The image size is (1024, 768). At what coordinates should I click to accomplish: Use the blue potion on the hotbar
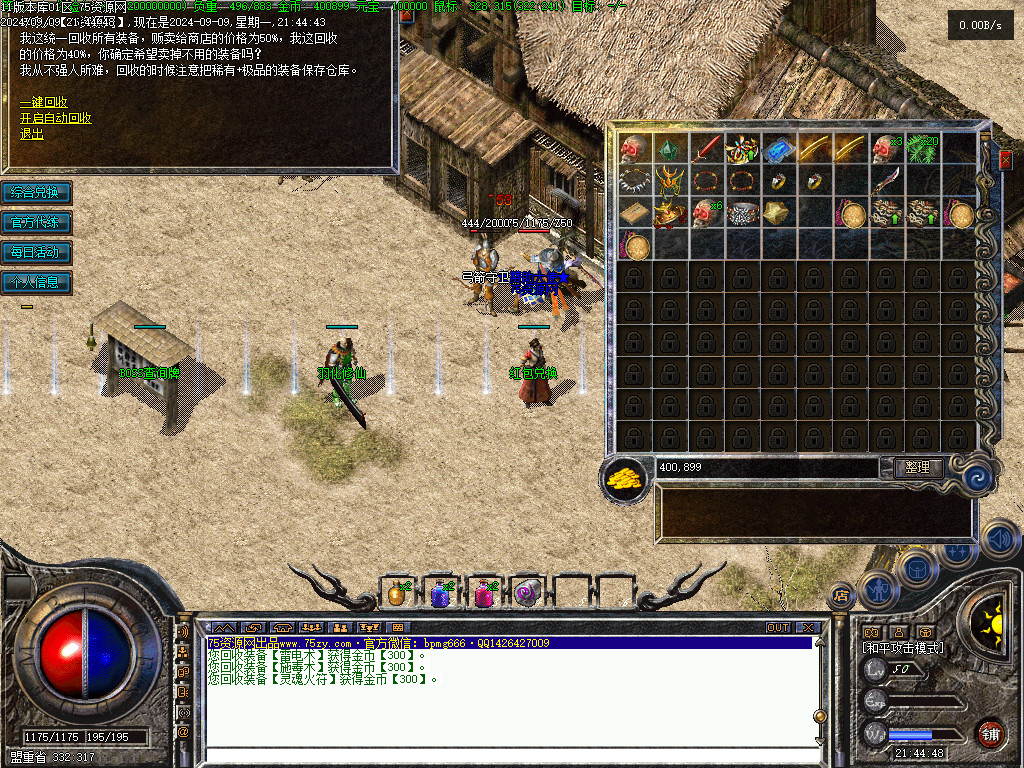pyautogui.click(x=440, y=594)
